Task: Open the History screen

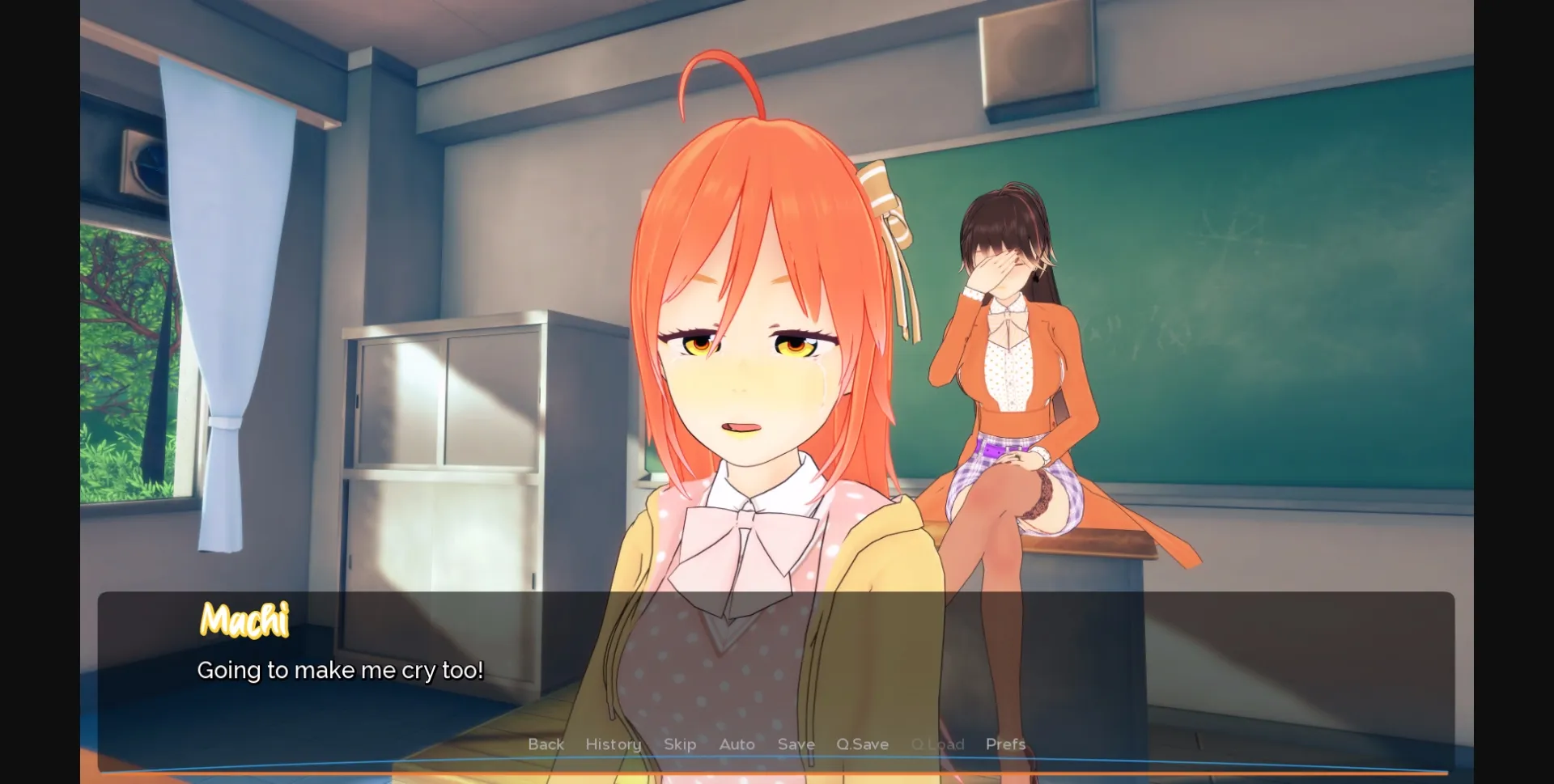Action: coord(613,744)
